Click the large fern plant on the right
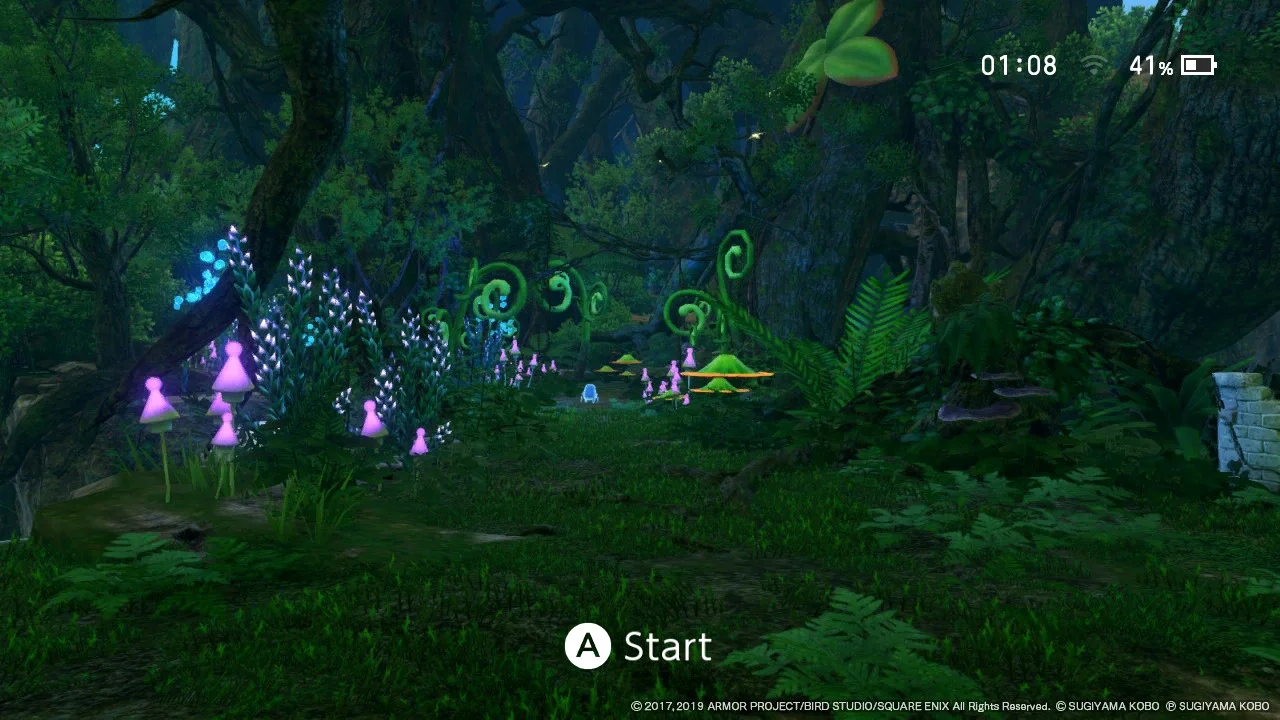Viewport: 1280px width, 720px height. point(880,320)
